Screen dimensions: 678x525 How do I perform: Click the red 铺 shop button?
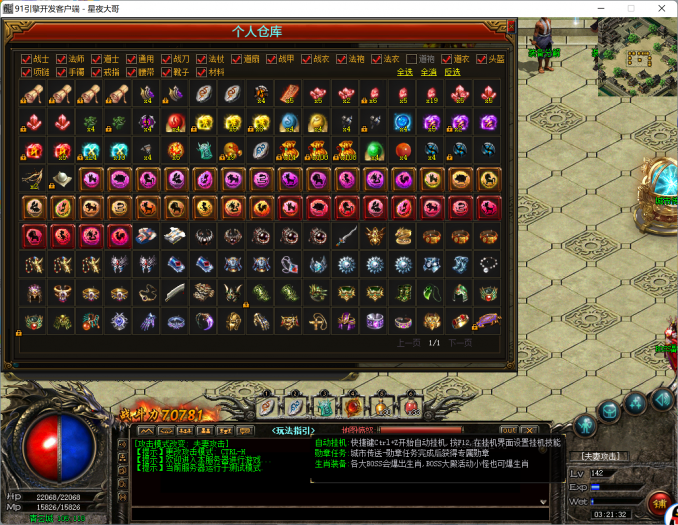pyautogui.click(x=658, y=501)
